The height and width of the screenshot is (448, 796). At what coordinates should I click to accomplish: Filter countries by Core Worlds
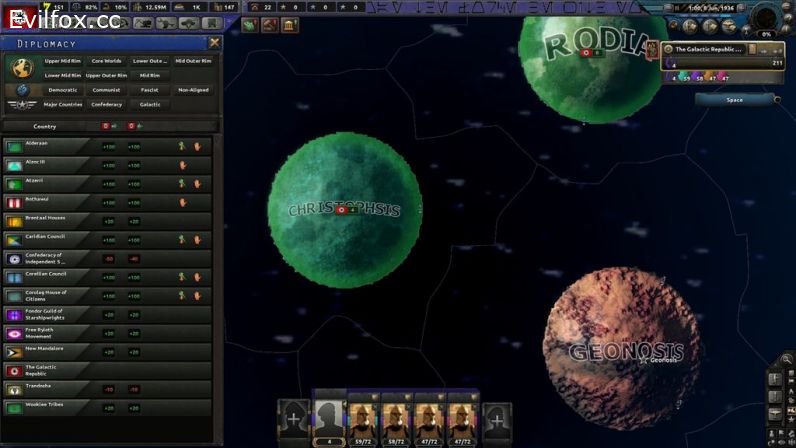(x=105, y=61)
